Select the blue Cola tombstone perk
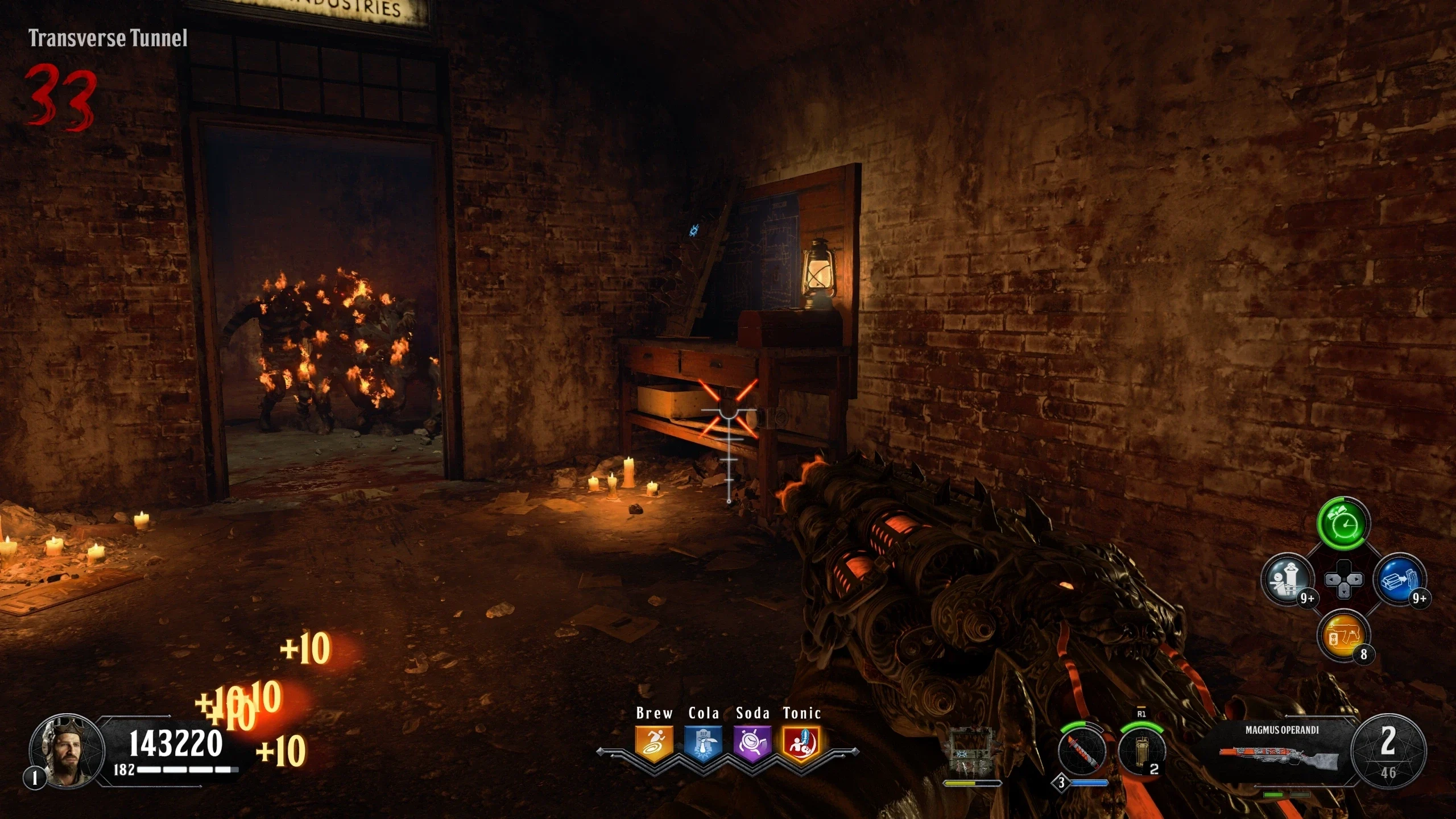Image resolution: width=1456 pixels, height=819 pixels. [703, 743]
